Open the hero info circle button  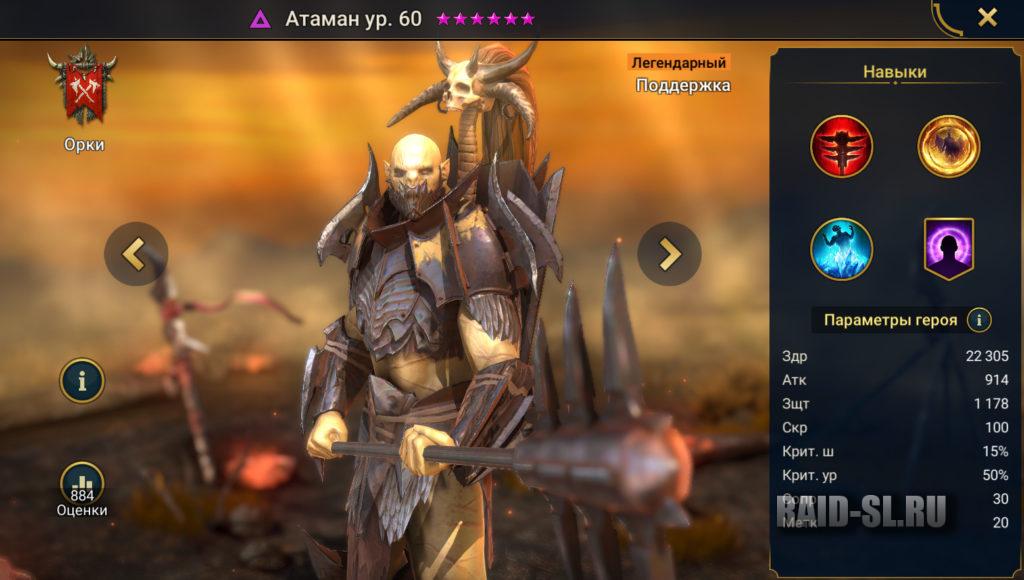tap(82, 380)
